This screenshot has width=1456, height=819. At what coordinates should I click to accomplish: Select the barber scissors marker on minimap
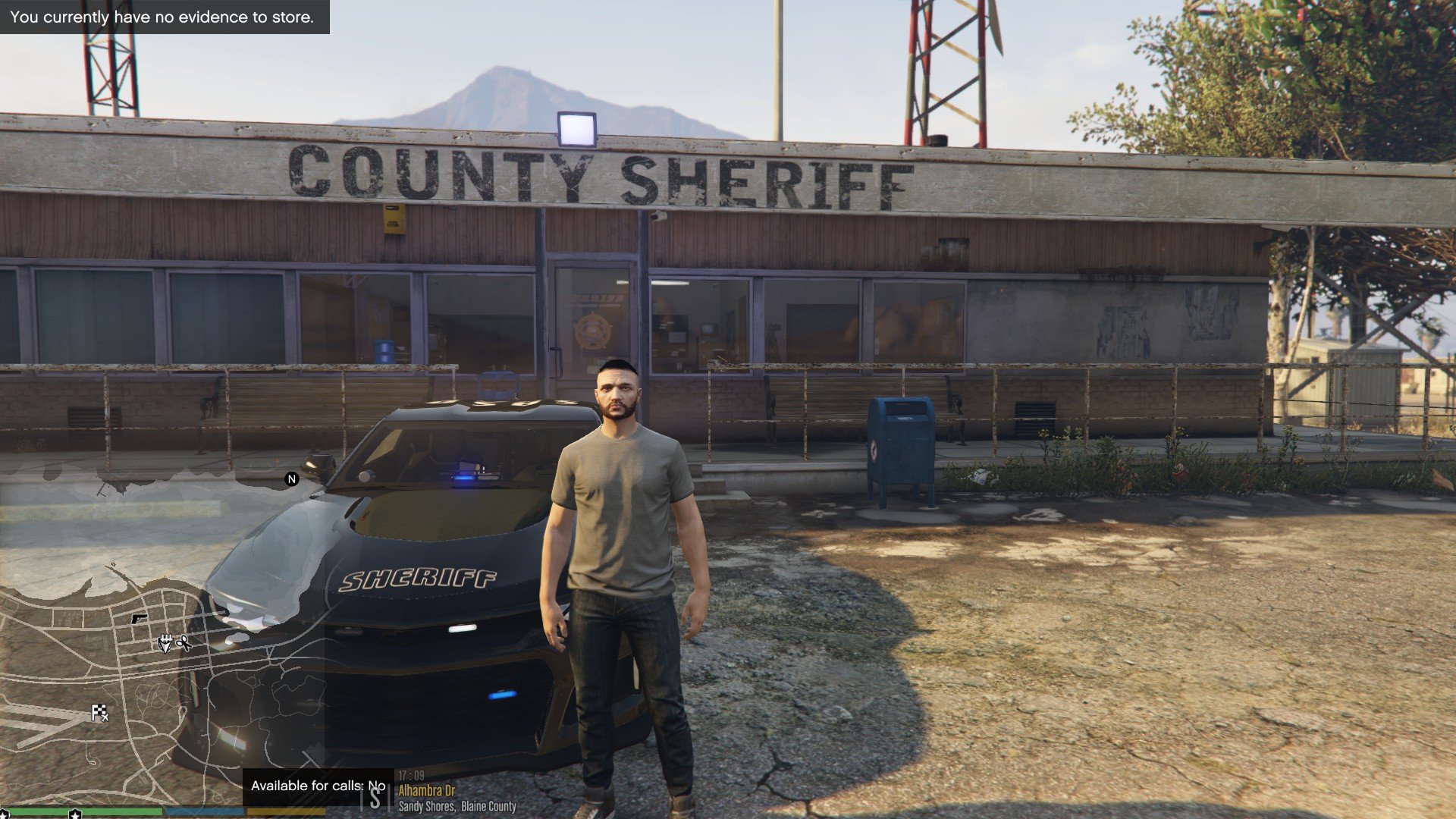[183, 644]
